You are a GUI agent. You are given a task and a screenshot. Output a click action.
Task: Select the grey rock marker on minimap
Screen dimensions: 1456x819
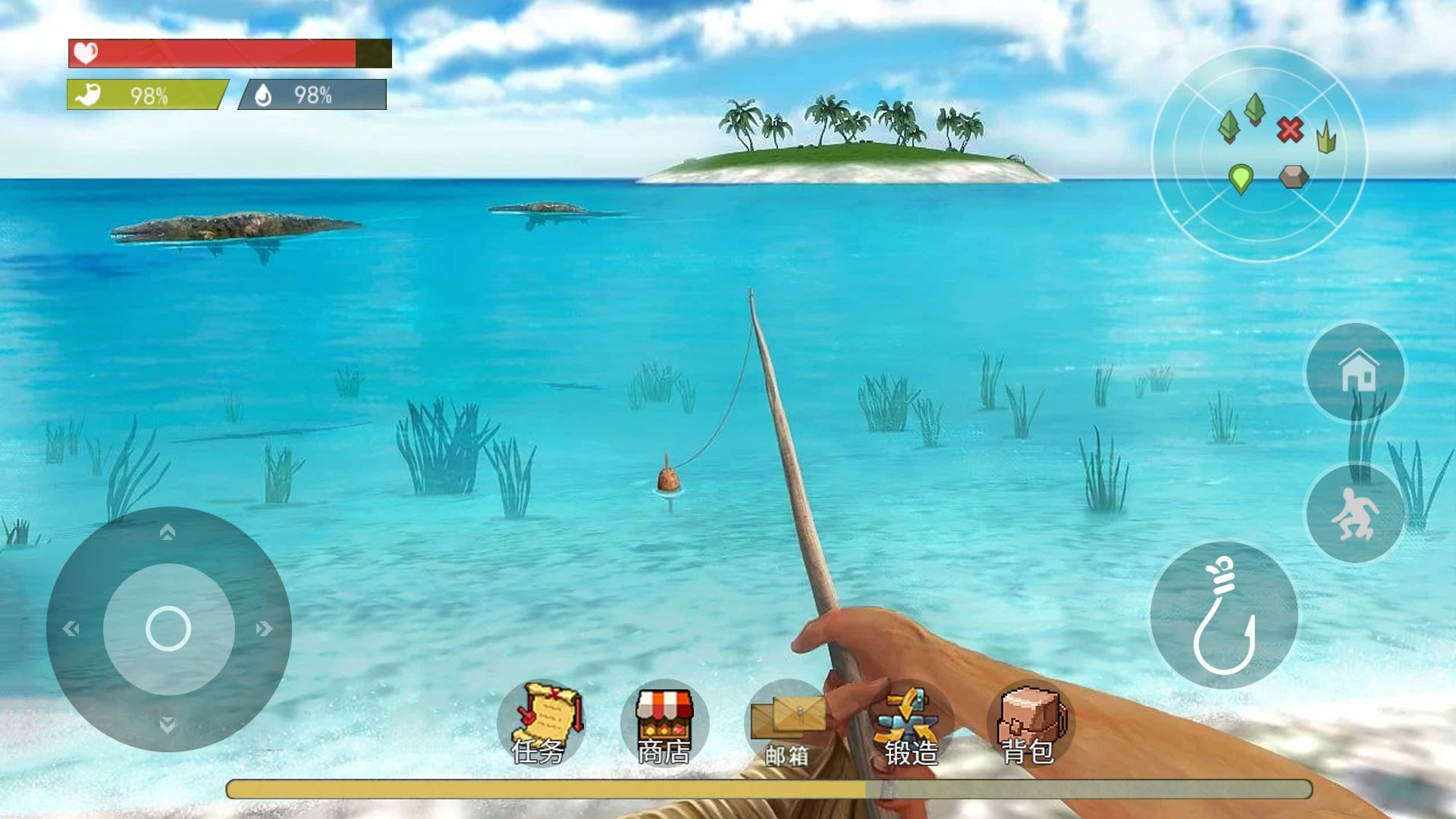point(1294,177)
